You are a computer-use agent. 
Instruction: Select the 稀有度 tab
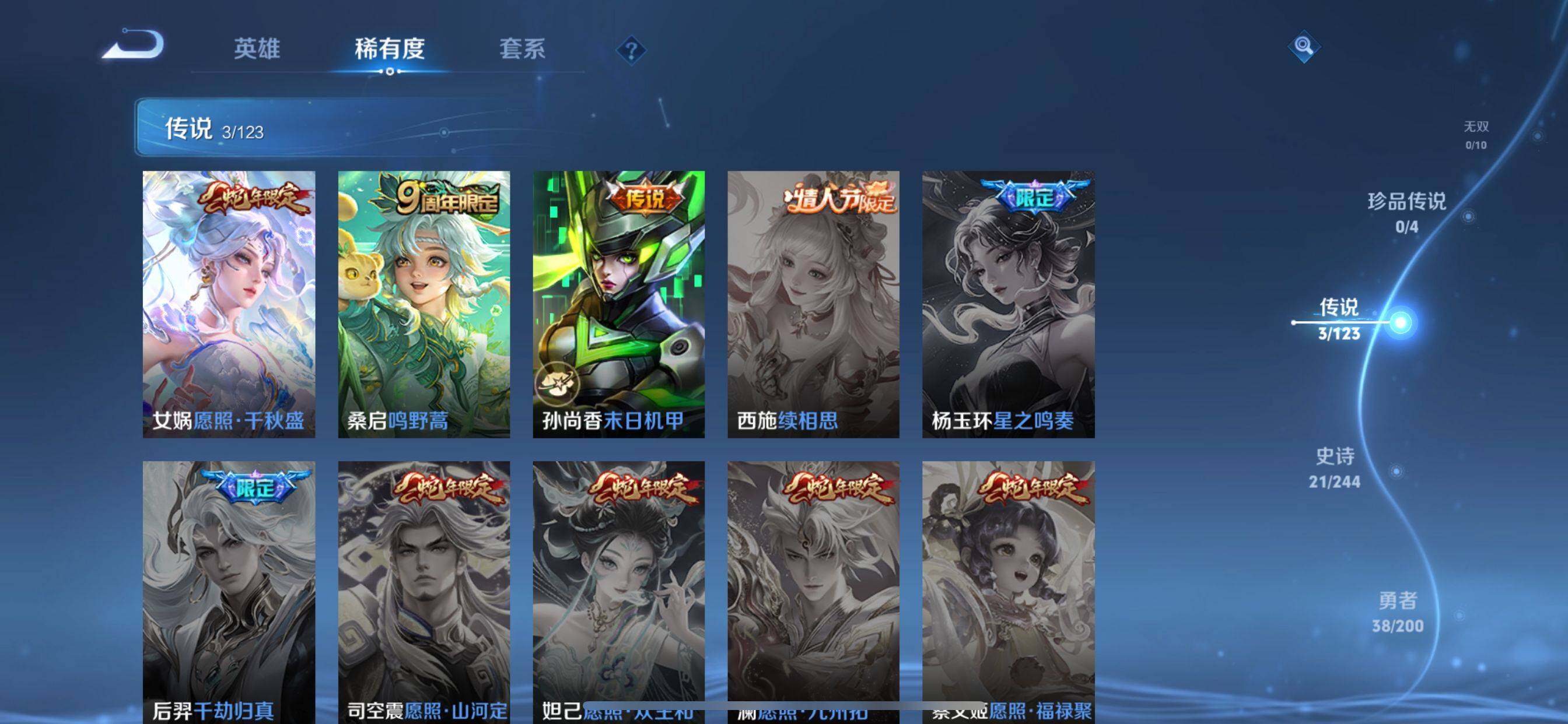pos(390,48)
